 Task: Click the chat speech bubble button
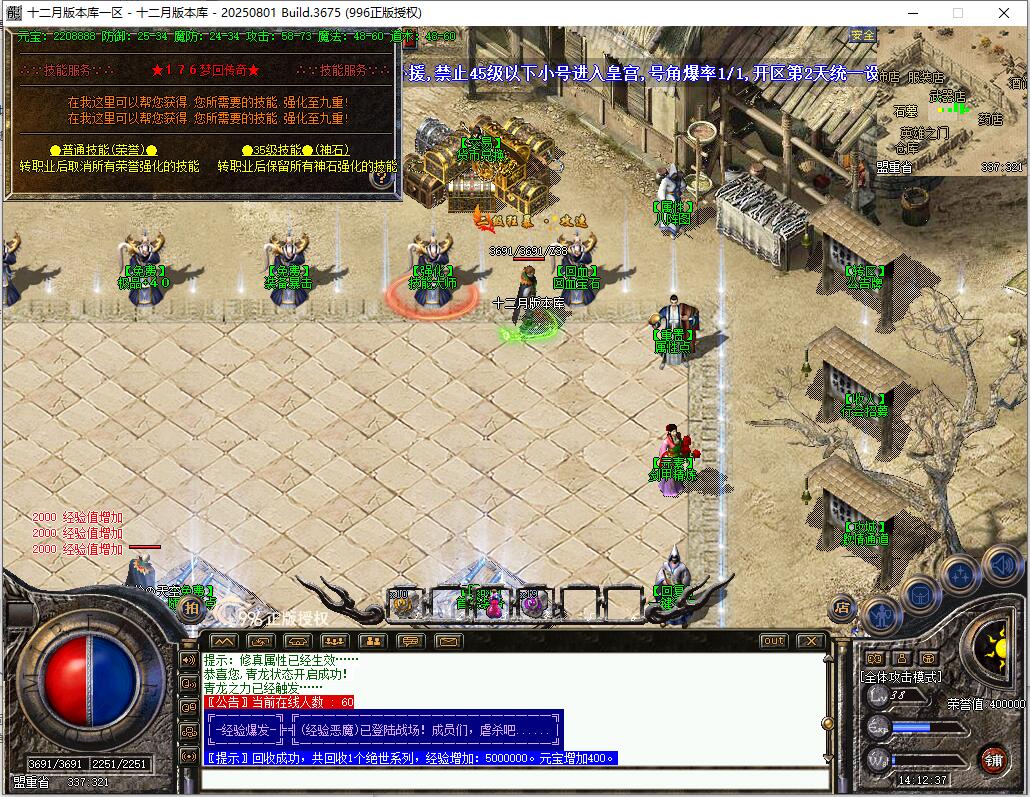(x=410, y=641)
